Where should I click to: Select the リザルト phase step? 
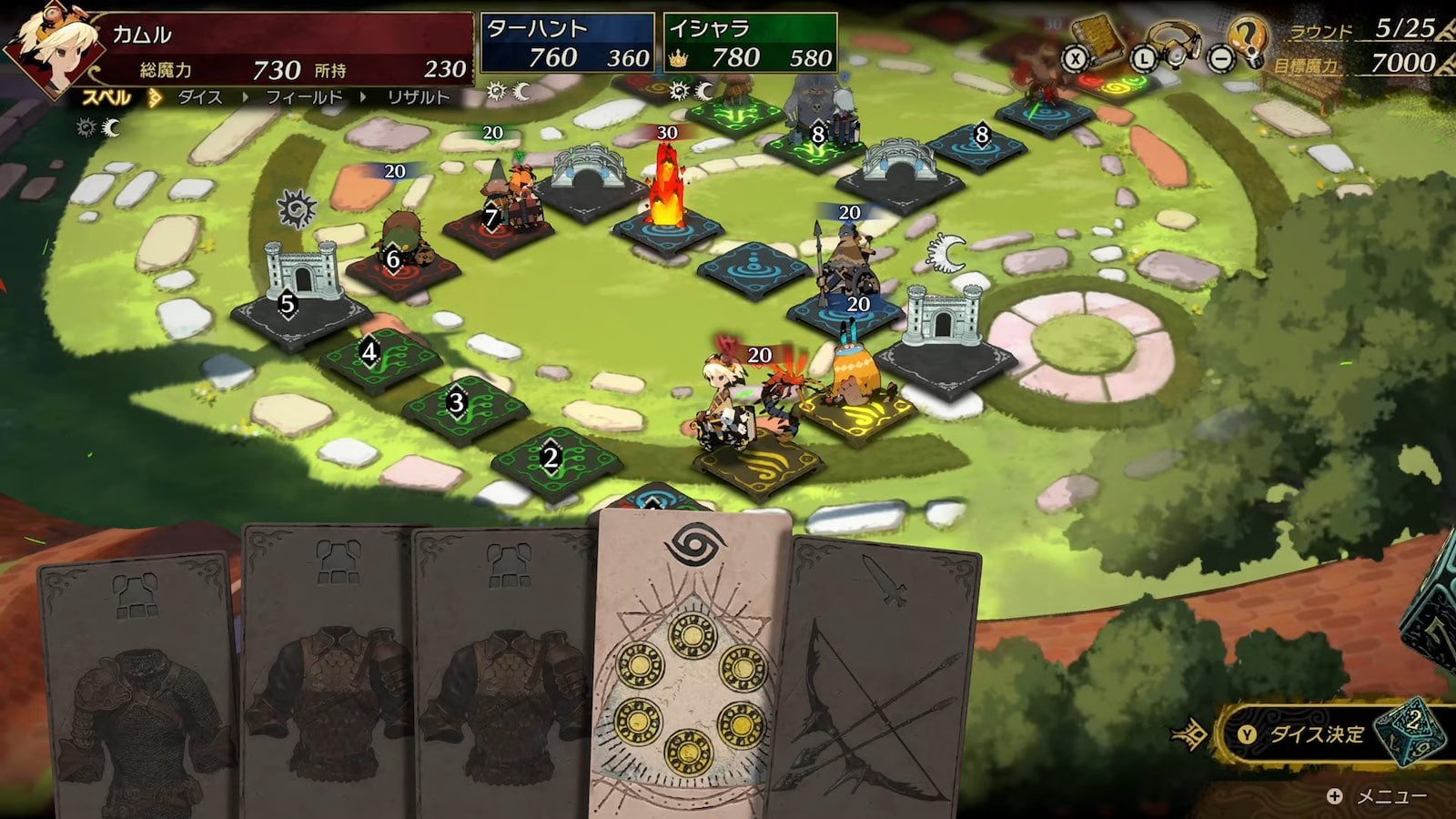click(419, 97)
